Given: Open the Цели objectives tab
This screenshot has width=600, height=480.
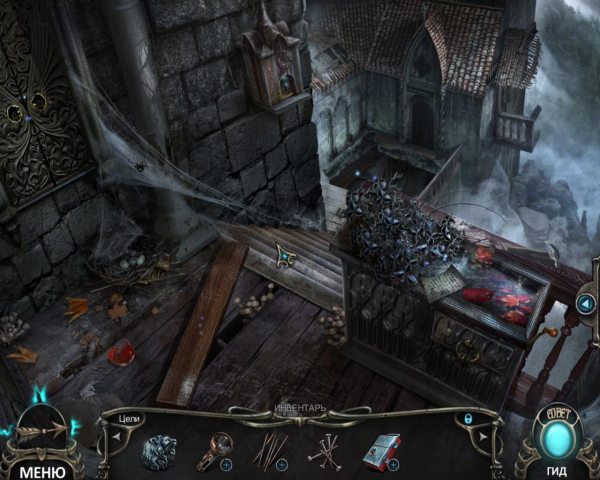Looking at the screenshot, I should (x=128, y=421).
